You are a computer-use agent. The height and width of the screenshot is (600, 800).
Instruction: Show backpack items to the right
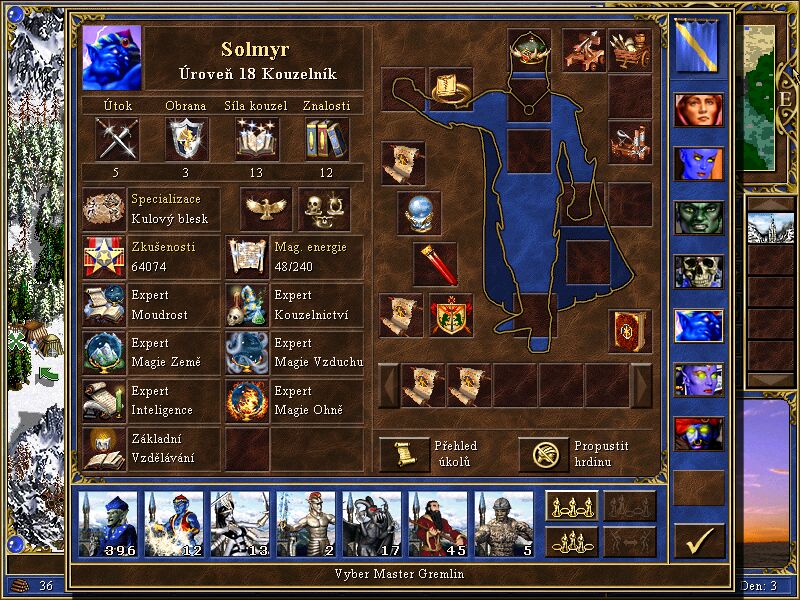point(642,385)
